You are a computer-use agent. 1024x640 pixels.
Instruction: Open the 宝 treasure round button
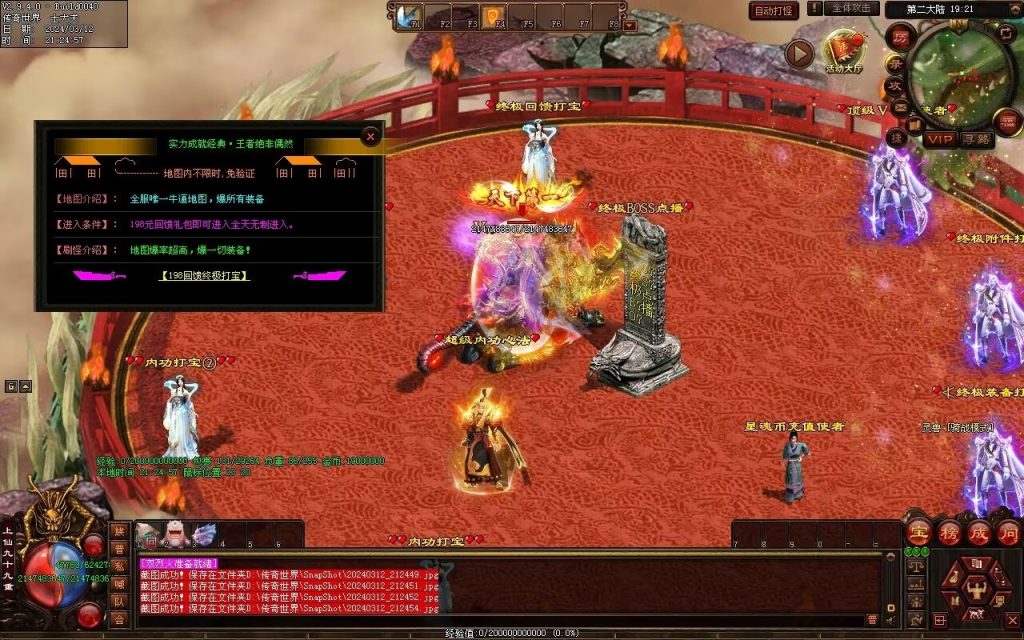coord(918,531)
